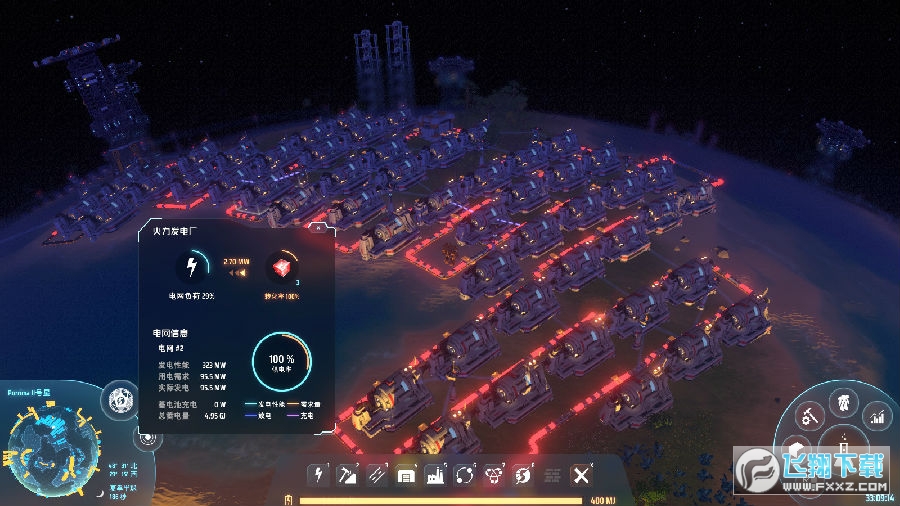Image resolution: width=900 pixels, height=506 pixels.
Task: Choose the Dyson sphere build category
Action: 523,475
